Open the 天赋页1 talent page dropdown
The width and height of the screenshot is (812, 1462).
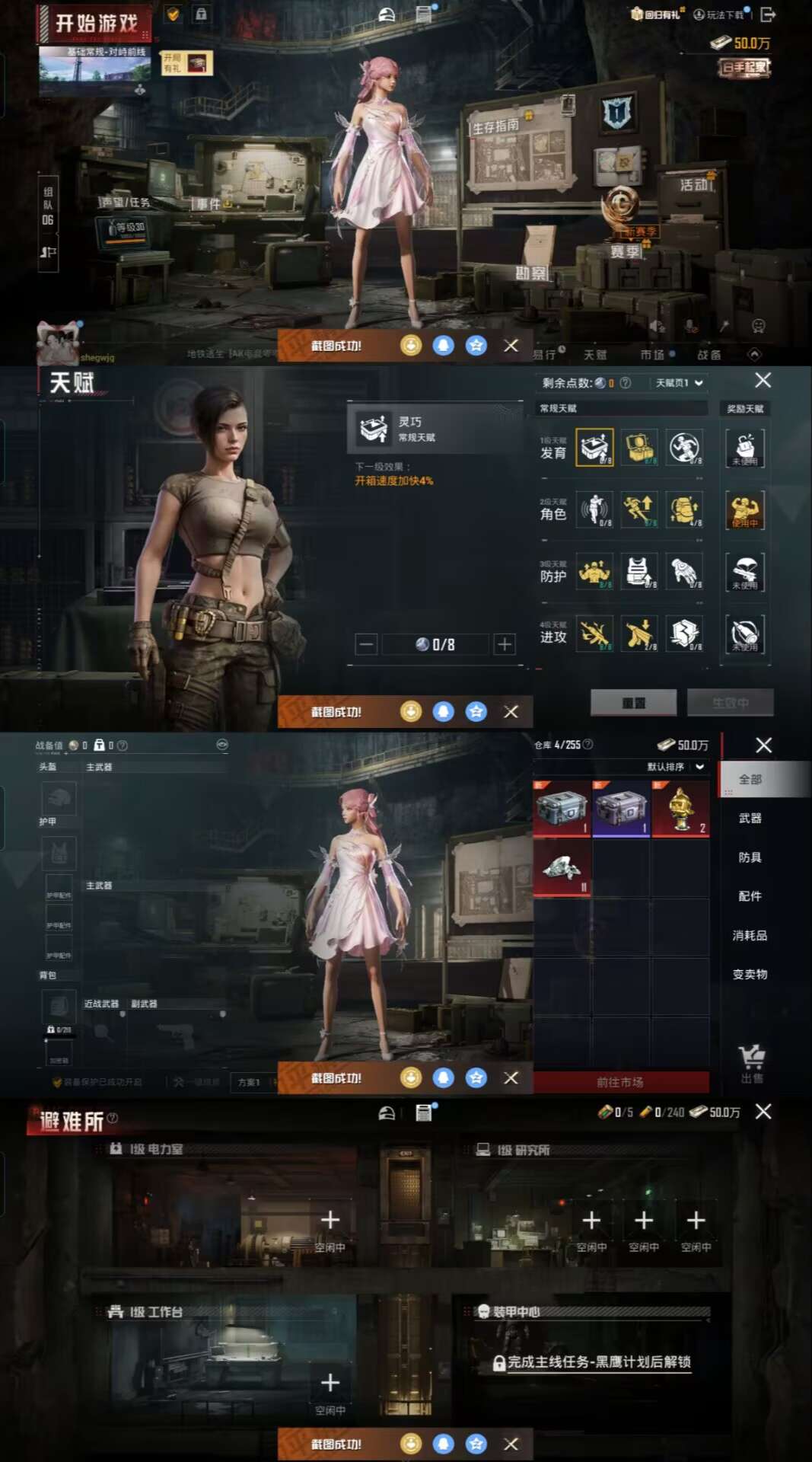[679, 383]
